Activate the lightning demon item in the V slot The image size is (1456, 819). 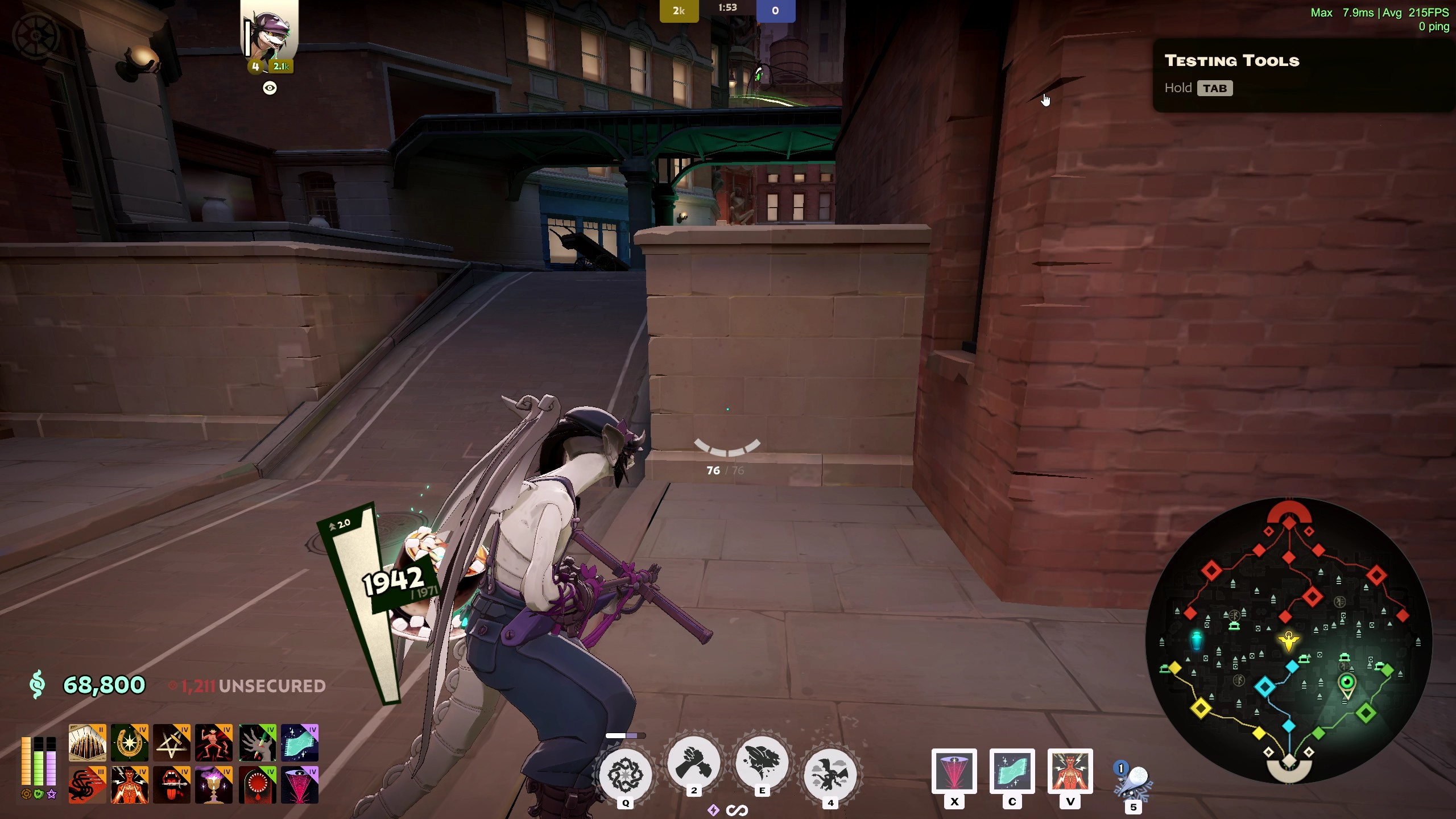[x=1070, y=771]
